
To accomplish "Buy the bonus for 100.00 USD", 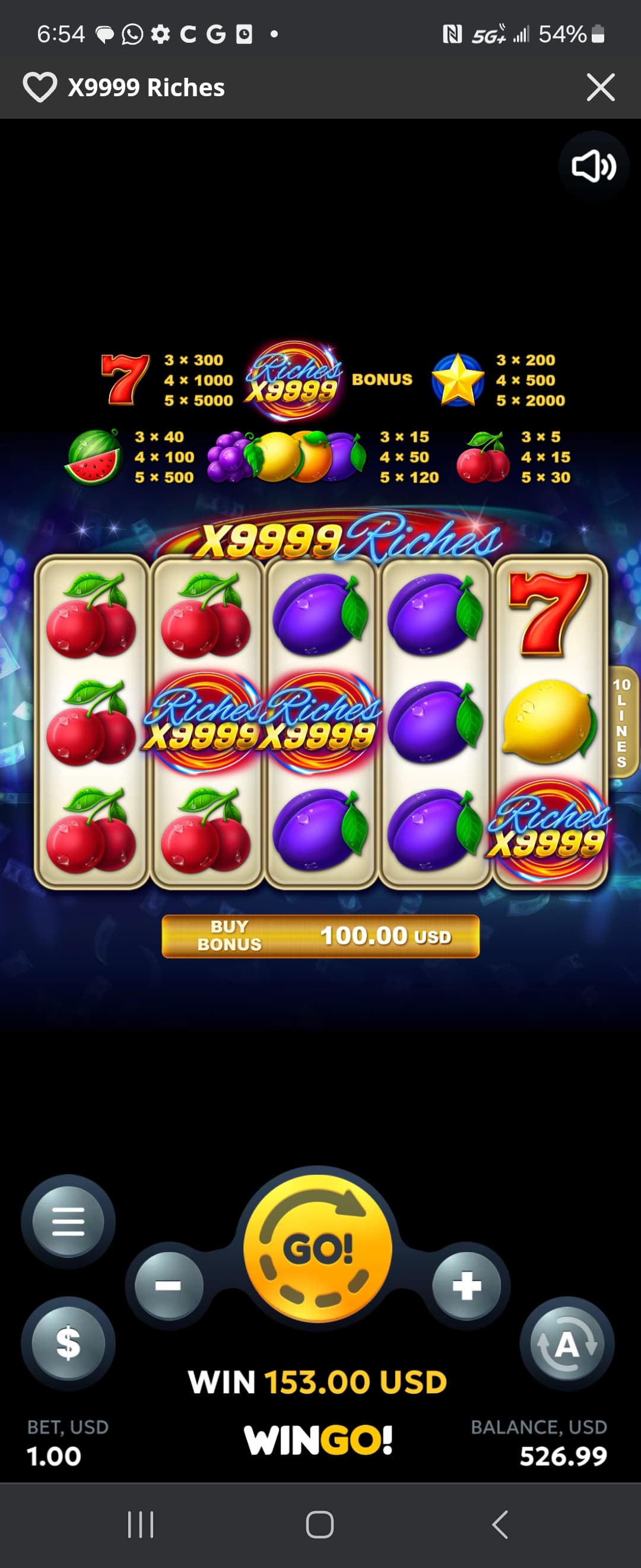I will 320,936.
